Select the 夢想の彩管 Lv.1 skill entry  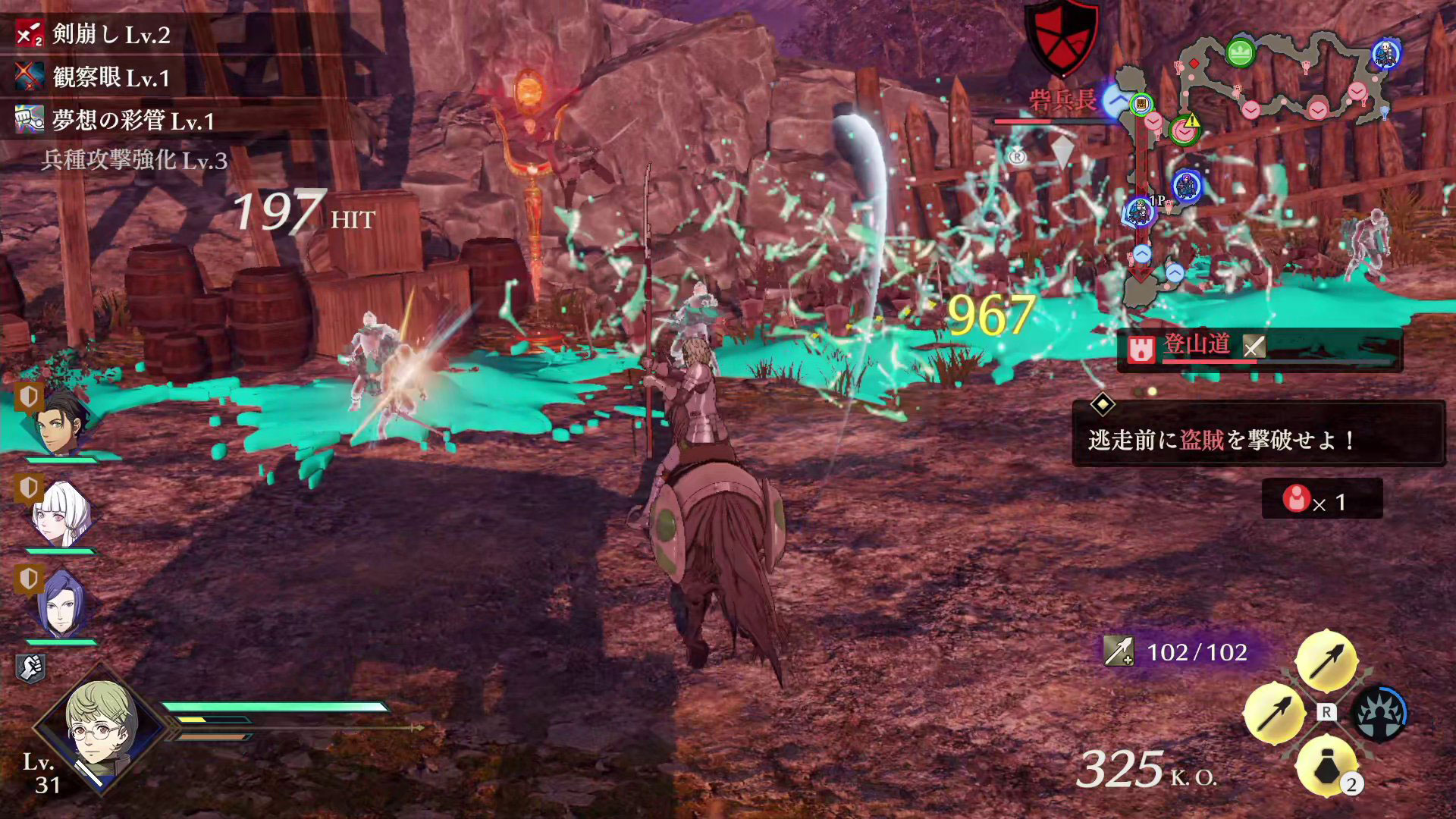pyautogui.click(x=114, y=121)
